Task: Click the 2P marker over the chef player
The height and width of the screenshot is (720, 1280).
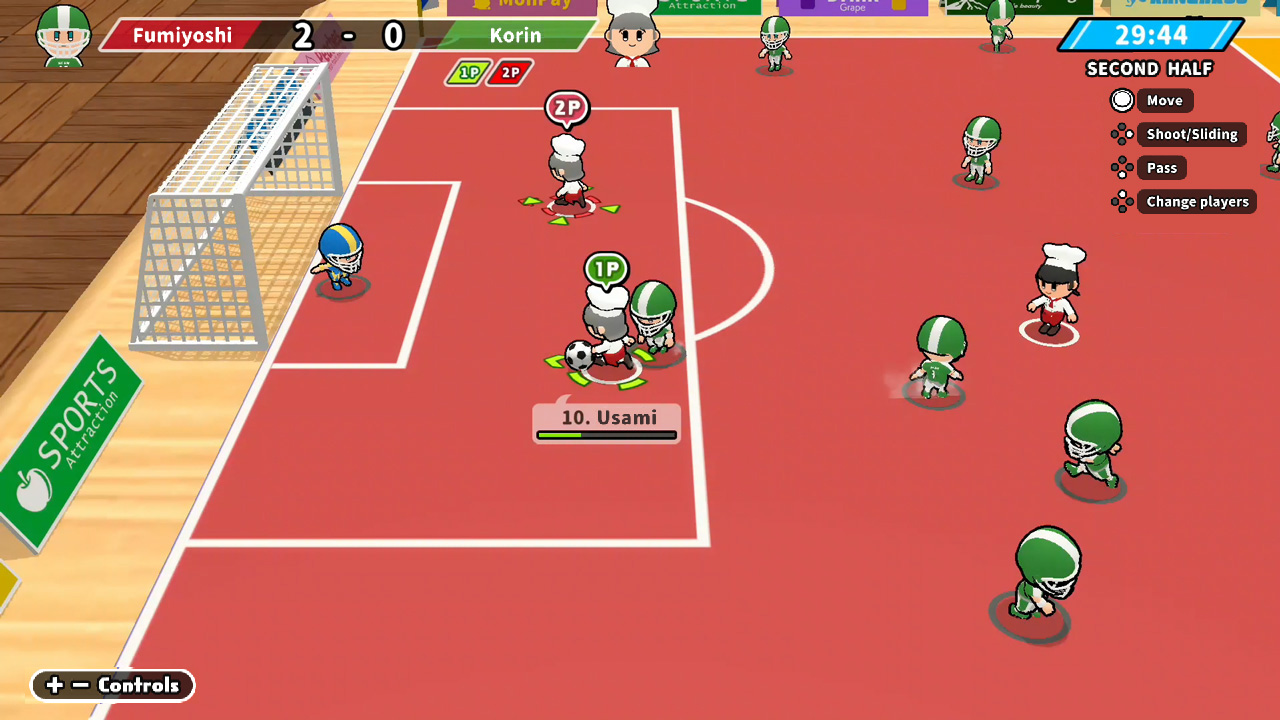Action: (x=567, y=109)
